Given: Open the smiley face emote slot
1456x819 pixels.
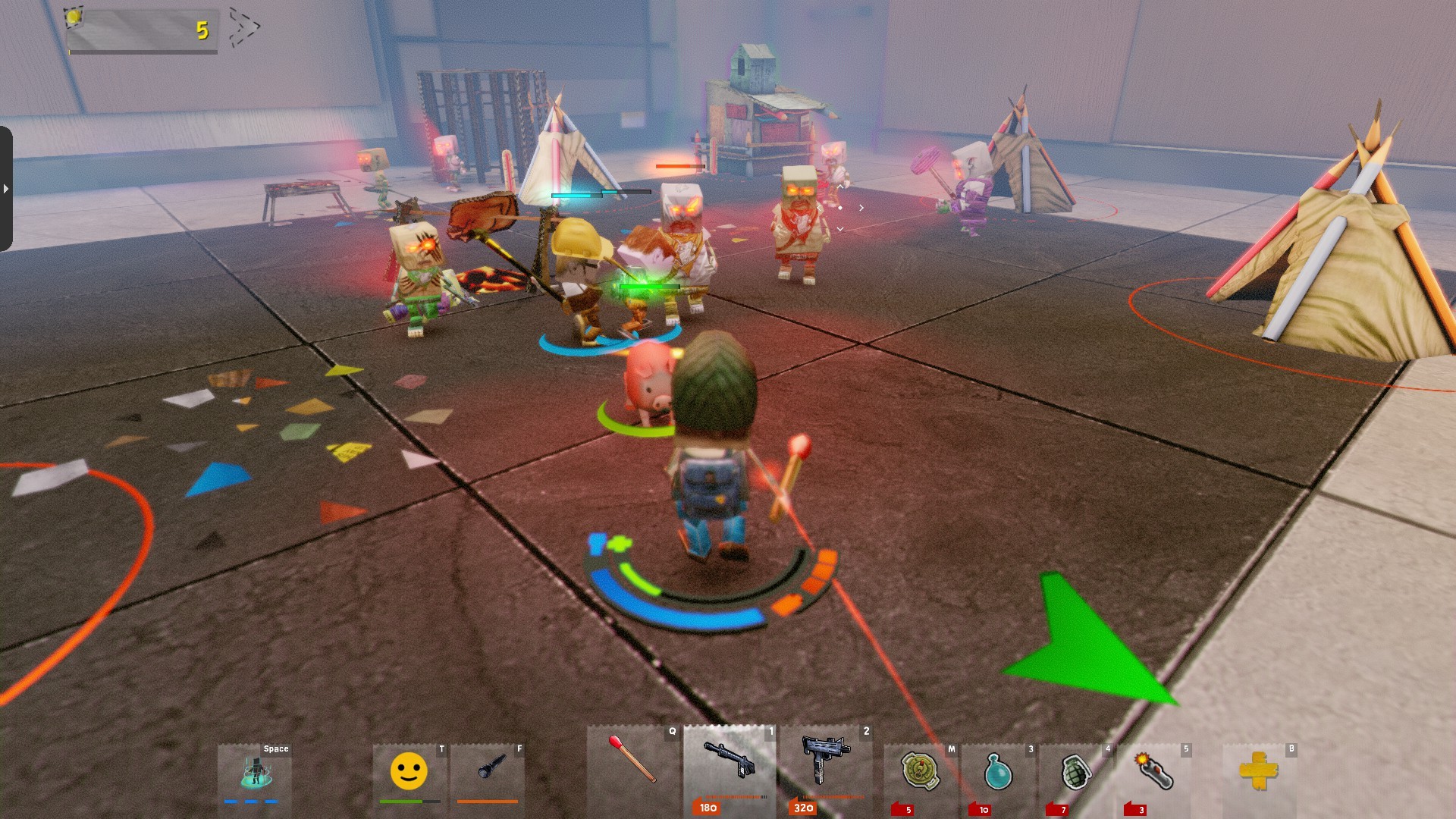Looking at the screenshot, I should 409,771.
